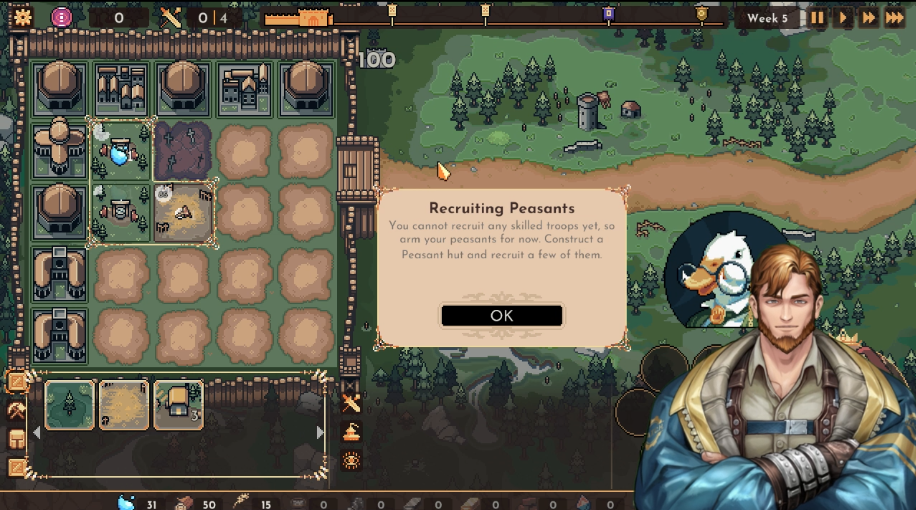Open the armor category tab
The image size is (916, 510).
click(17, 439)
